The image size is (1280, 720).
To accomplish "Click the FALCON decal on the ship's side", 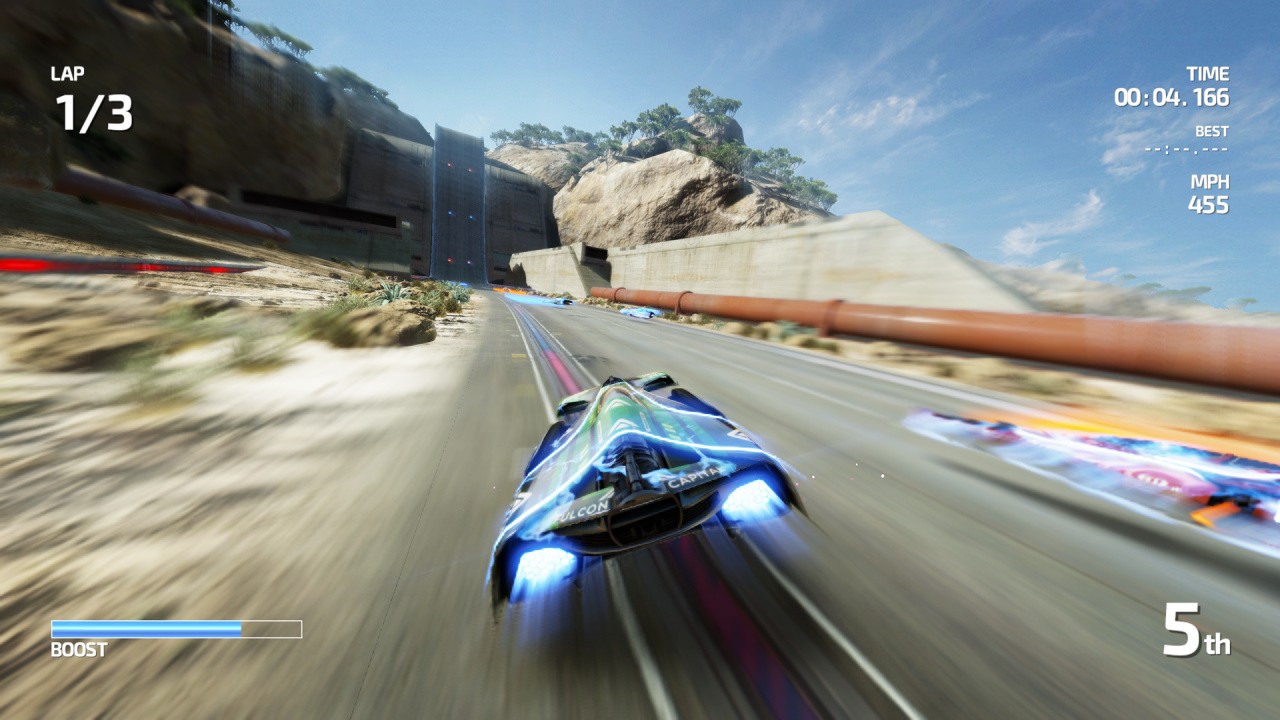I will click(580, 508).
